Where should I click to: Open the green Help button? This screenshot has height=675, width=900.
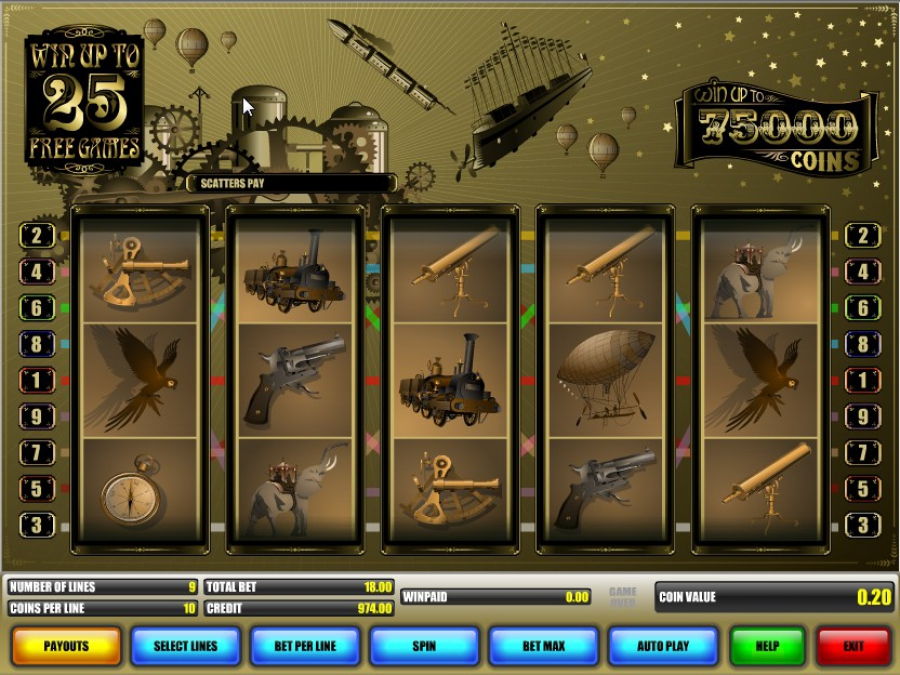(x=767, y=646)
